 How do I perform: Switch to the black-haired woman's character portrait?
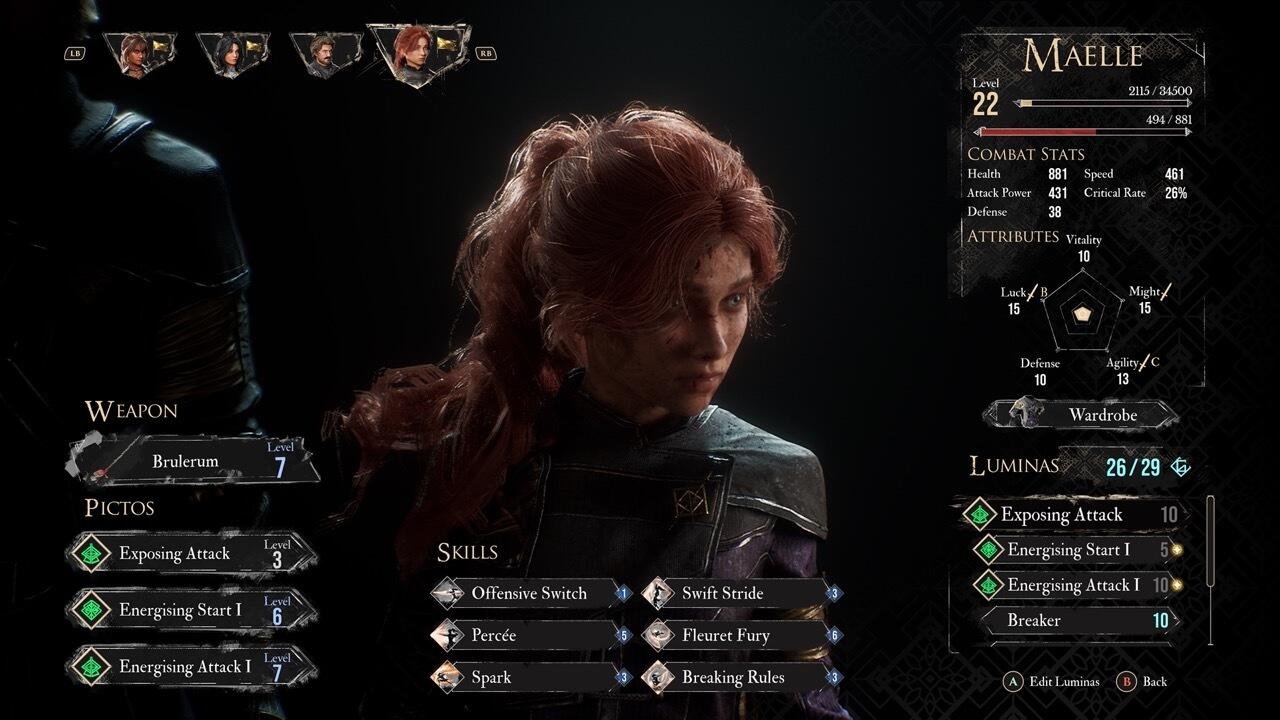232,53
